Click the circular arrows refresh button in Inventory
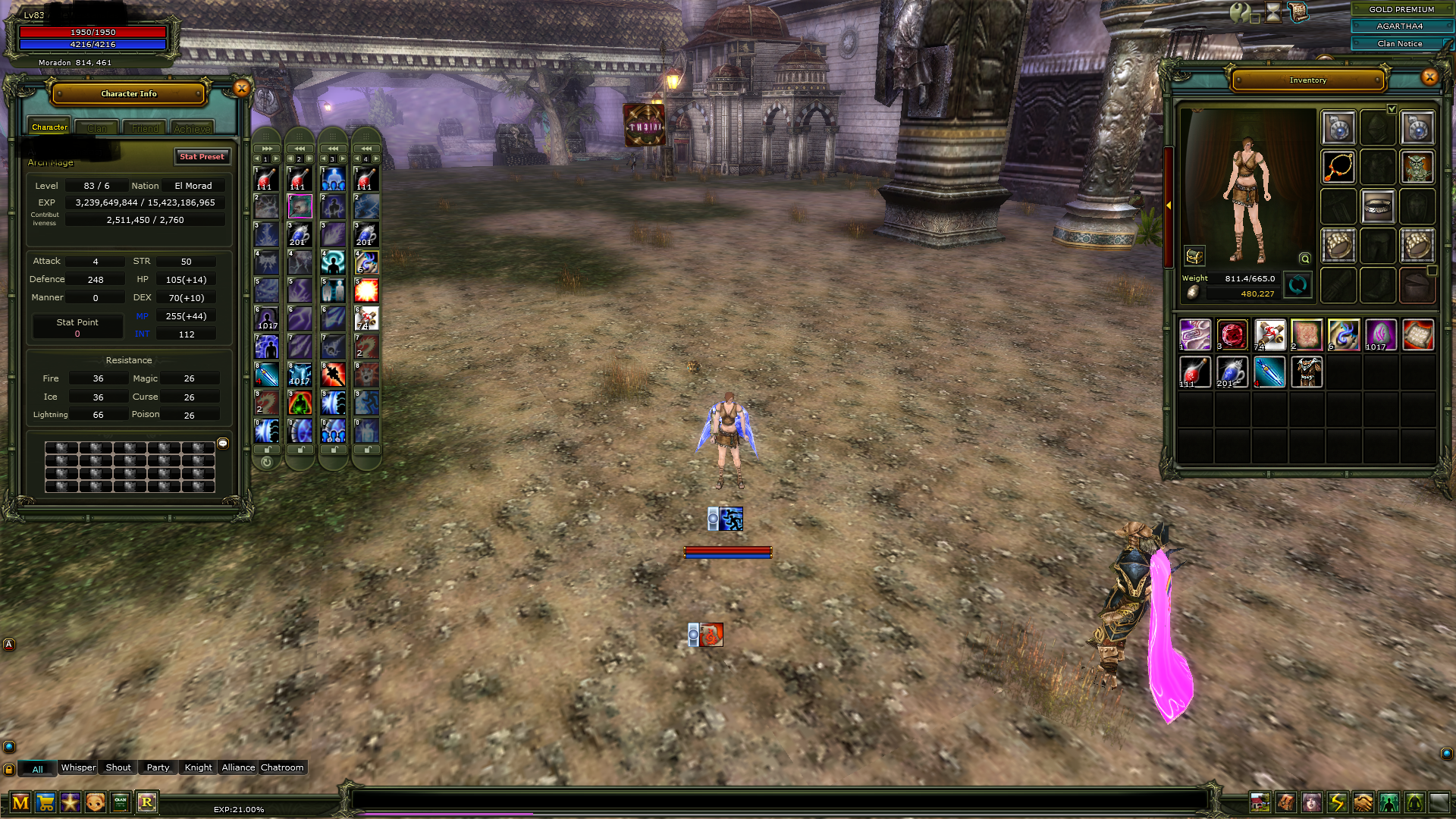The height and width of the screenshot is (819, 1456). point(1298,285)
